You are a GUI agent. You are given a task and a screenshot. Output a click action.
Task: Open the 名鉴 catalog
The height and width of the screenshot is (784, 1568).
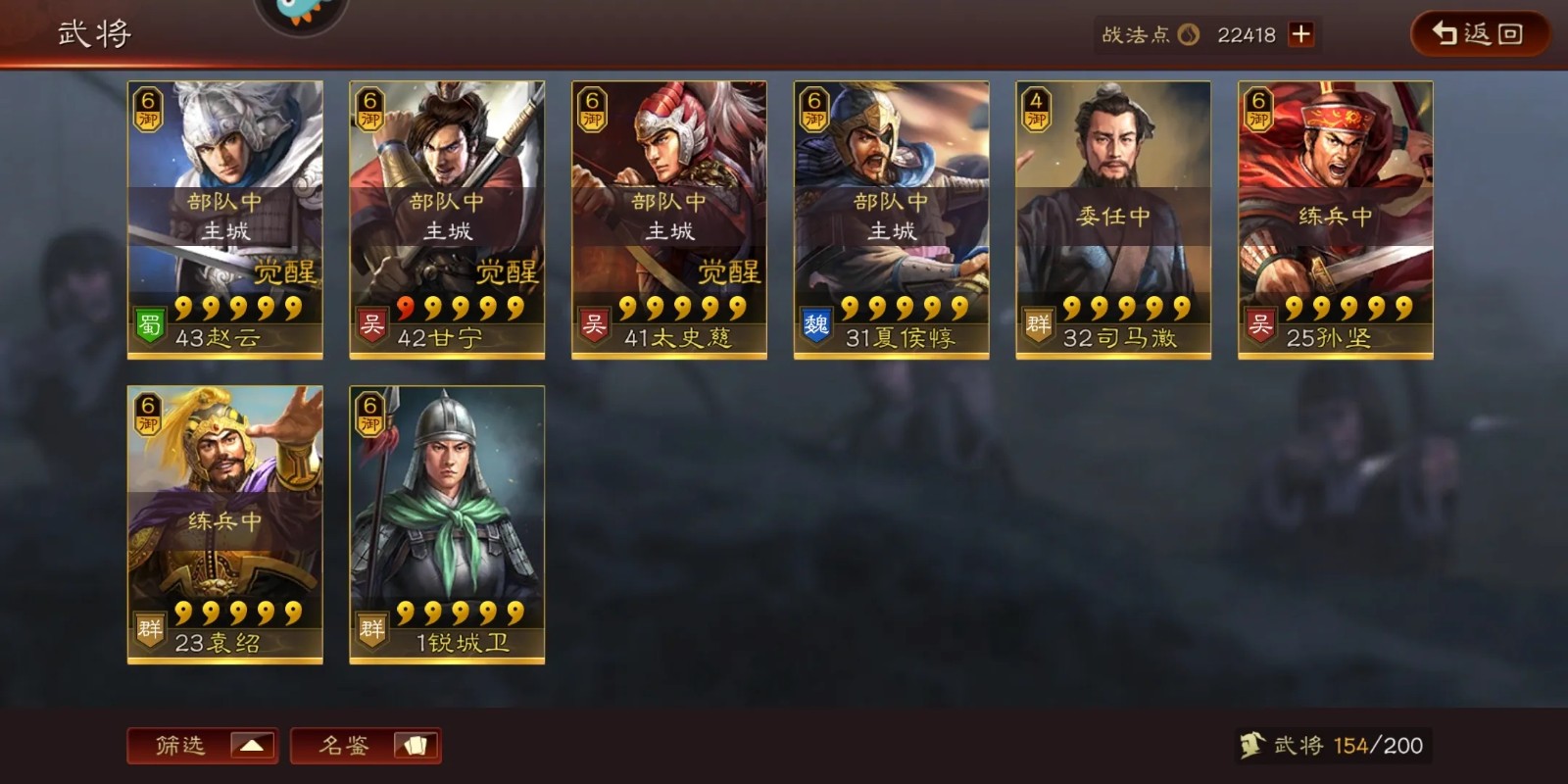click(x=366, y=746)
